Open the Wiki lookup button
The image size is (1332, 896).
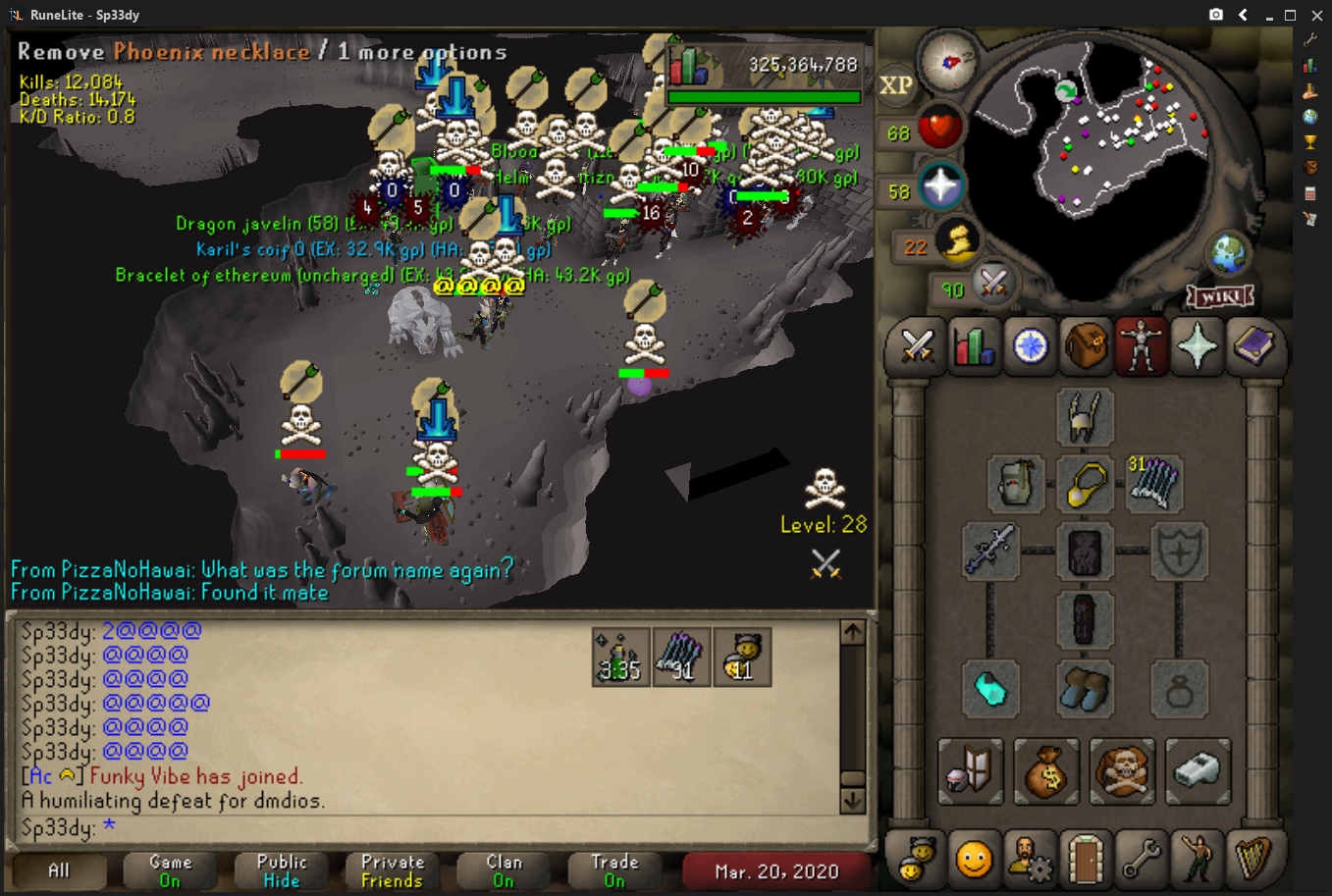(1220, 295)
